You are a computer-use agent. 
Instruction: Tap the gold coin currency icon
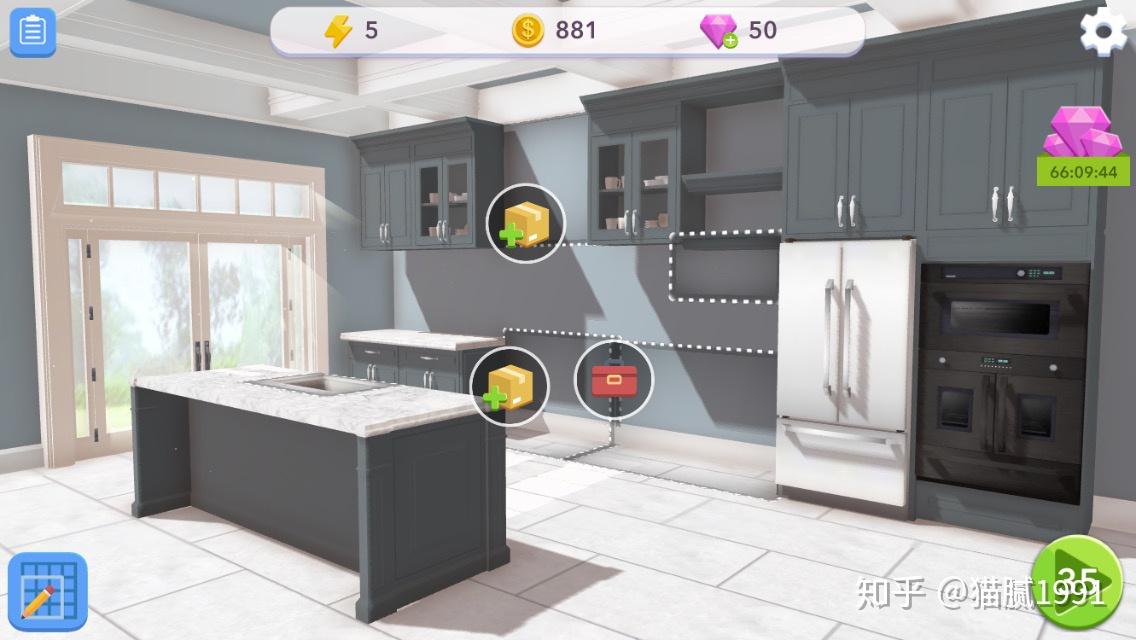pos(528,31)
